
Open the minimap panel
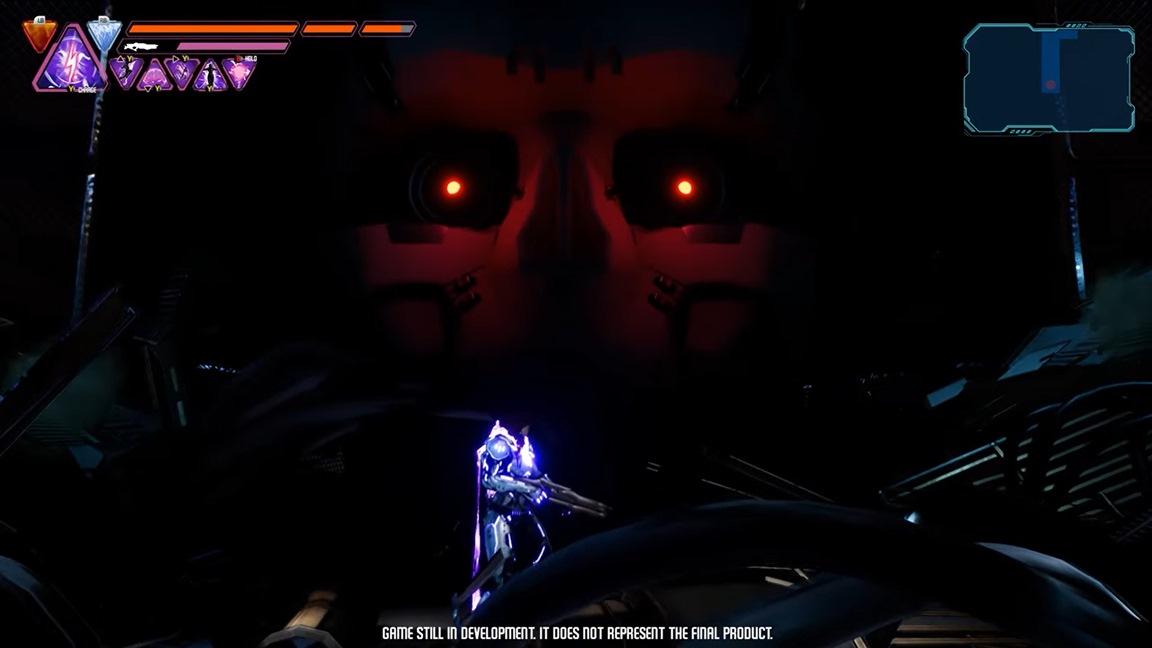click(1049, 79)
